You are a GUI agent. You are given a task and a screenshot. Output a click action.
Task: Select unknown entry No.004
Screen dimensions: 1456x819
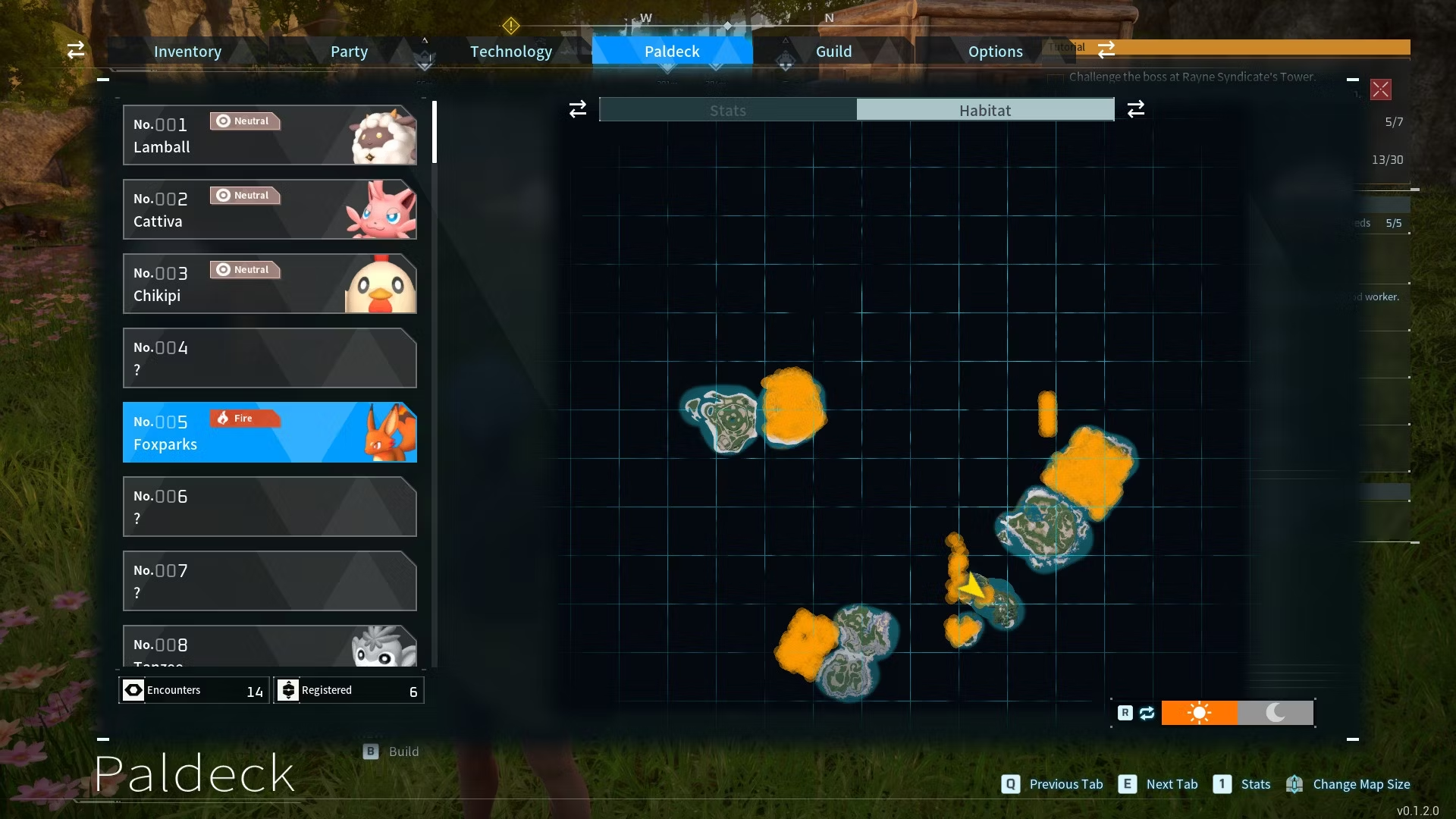pos(269,358)
